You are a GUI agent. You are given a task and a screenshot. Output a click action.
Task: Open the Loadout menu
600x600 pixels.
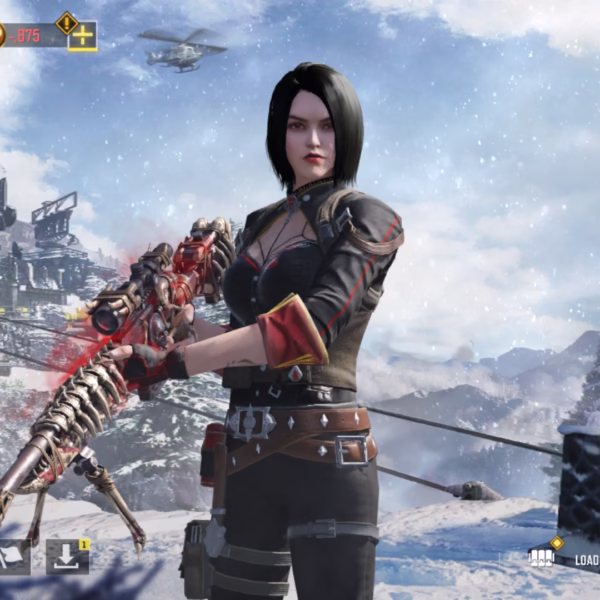565,559
